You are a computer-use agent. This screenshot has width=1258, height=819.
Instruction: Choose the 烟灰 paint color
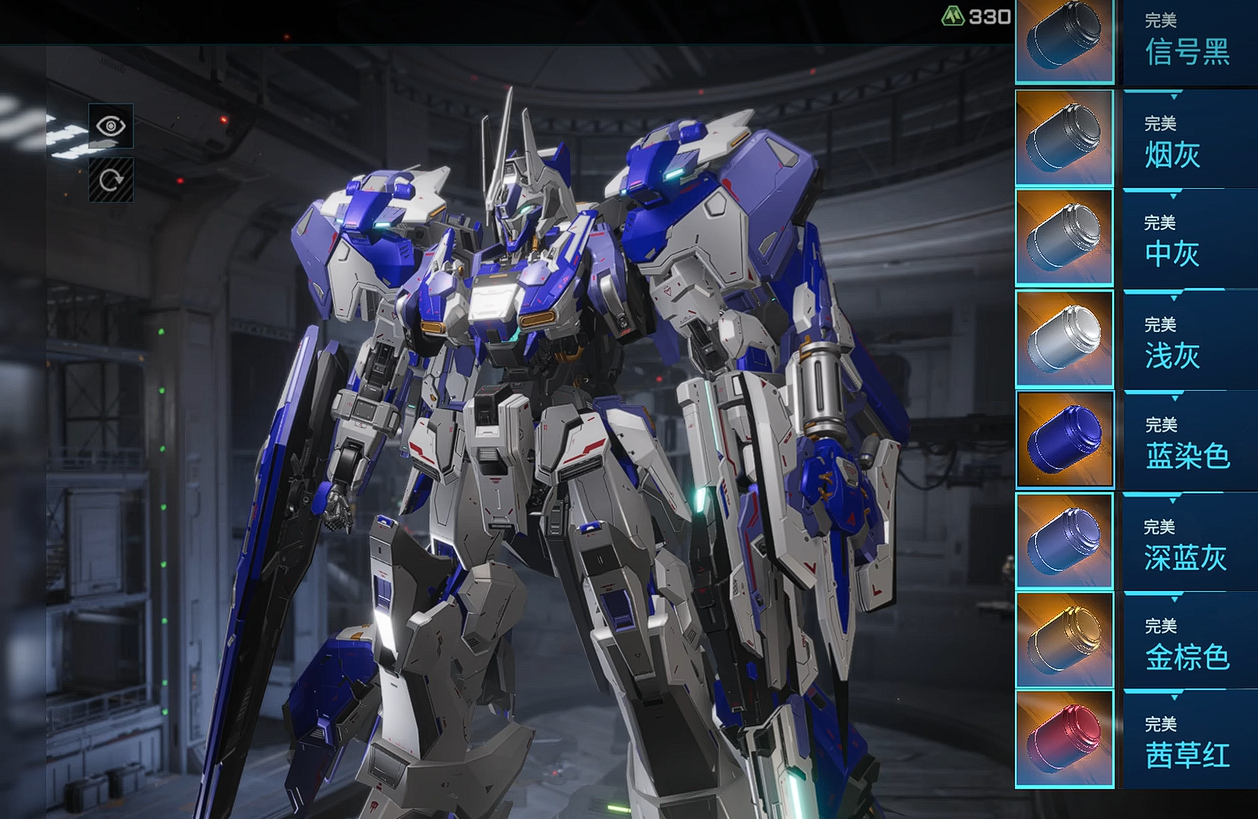(1064, 138)
